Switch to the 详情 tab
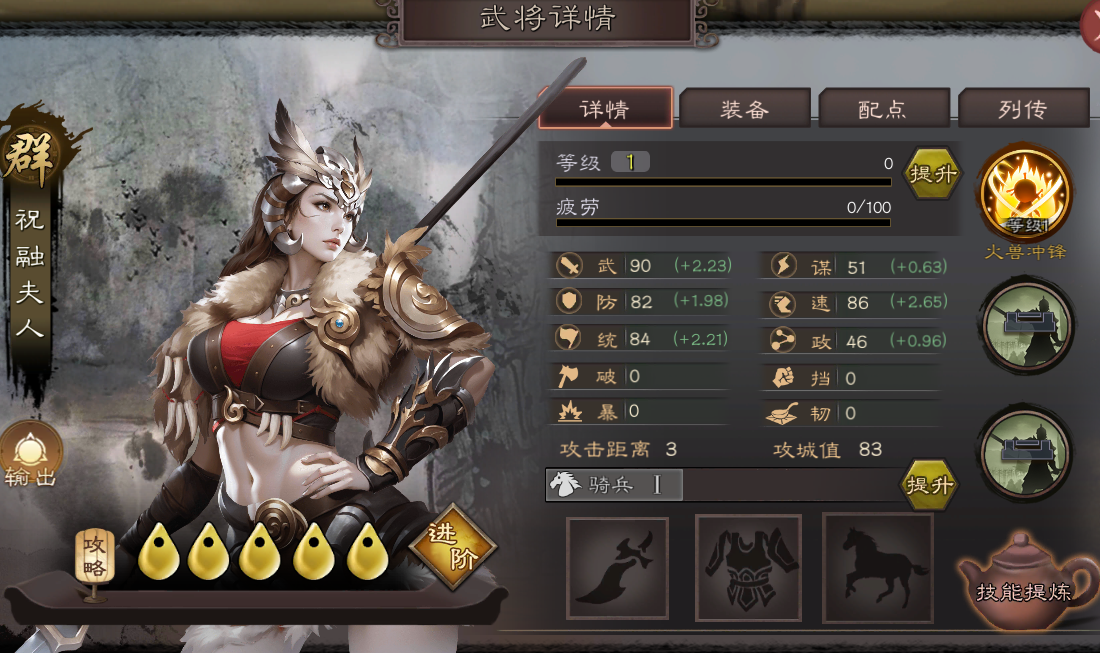1100x653 pixels. tap(605, 109)
